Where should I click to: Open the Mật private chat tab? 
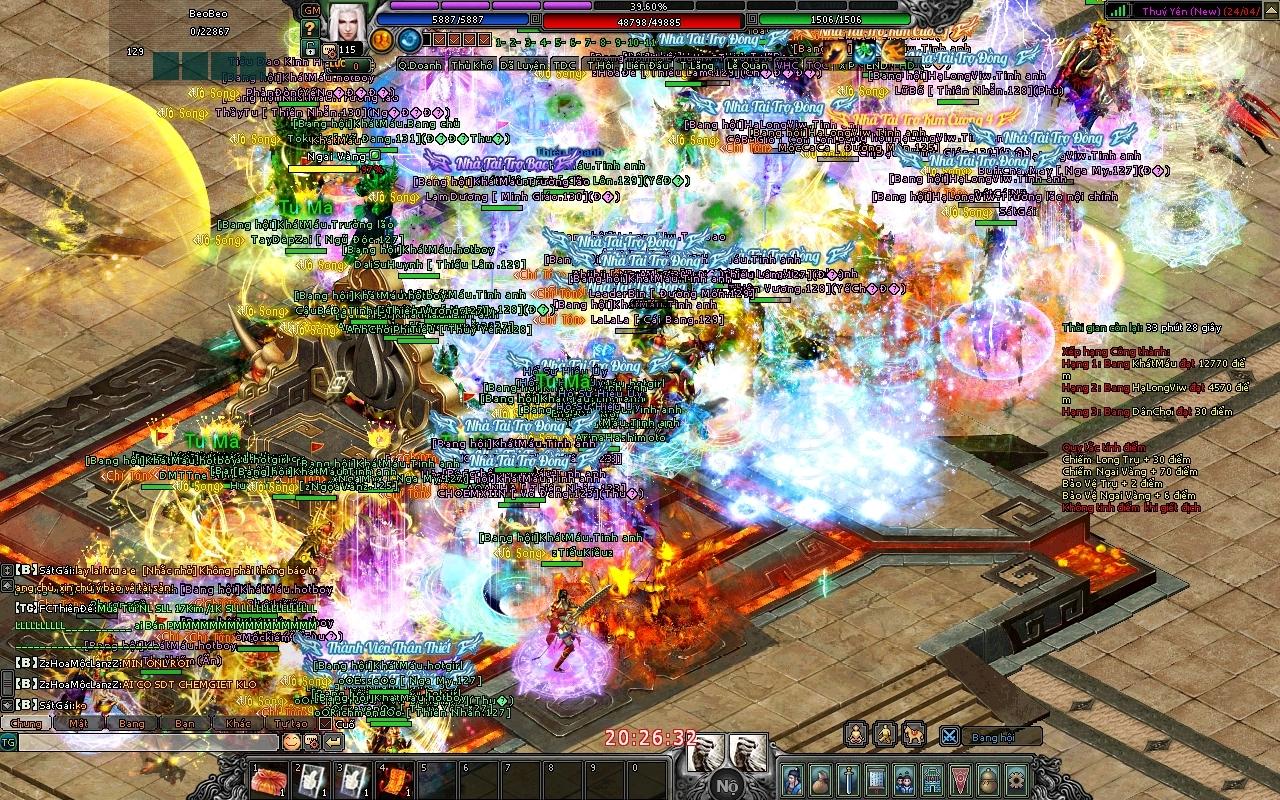[78, 723]
